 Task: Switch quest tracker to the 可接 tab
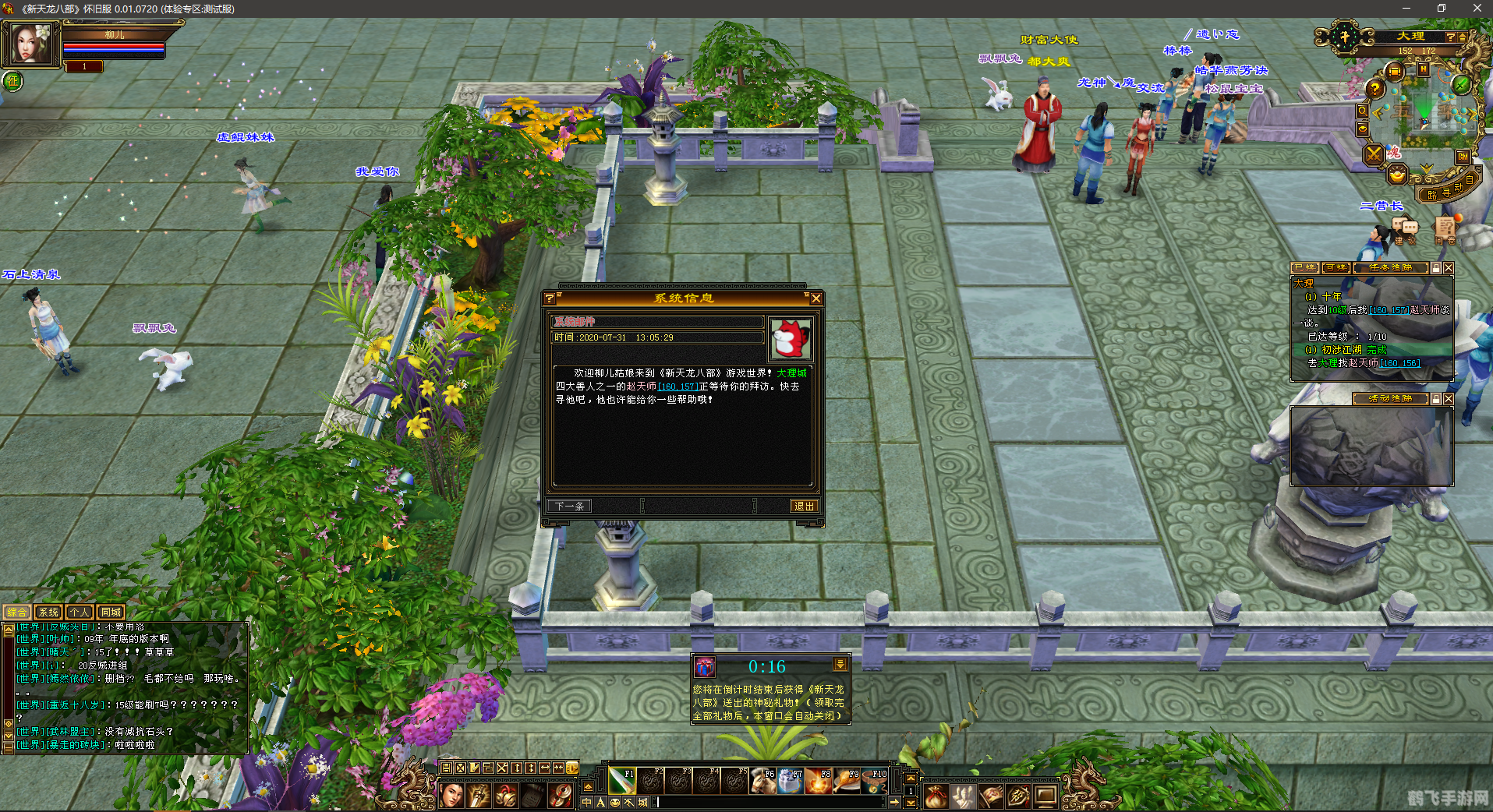1336,268
